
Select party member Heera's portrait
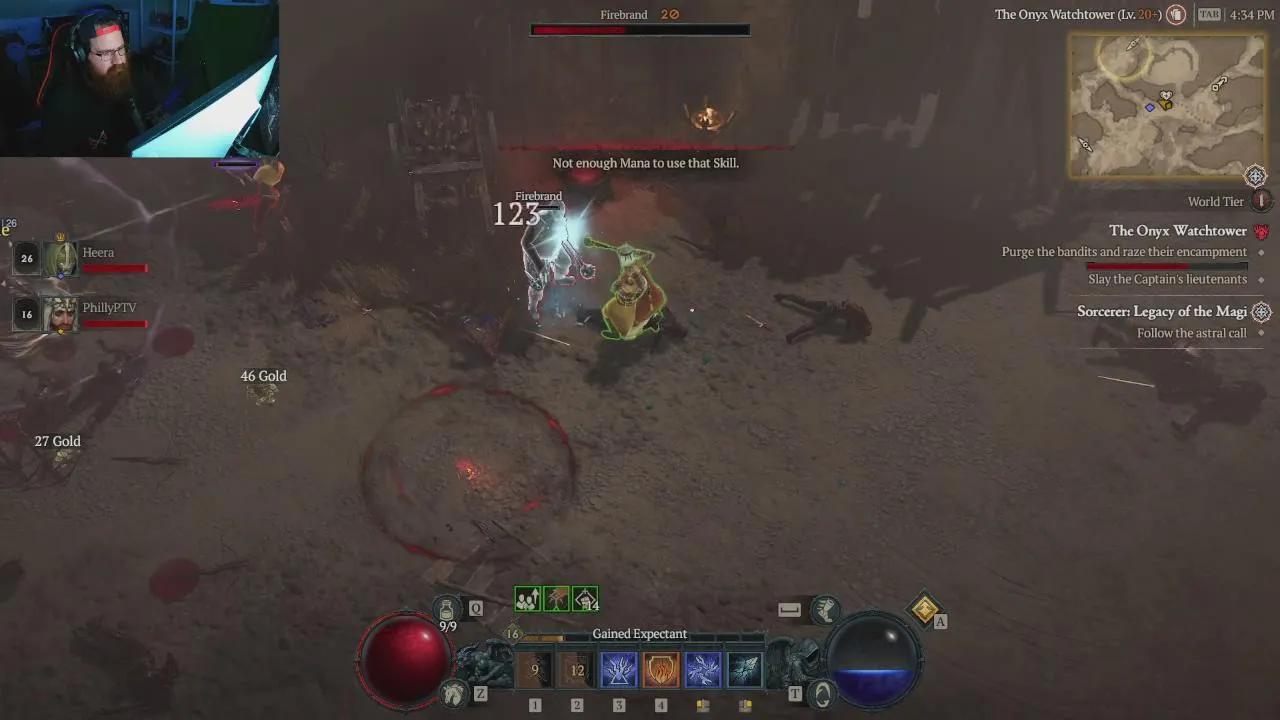tap(60, 259)
